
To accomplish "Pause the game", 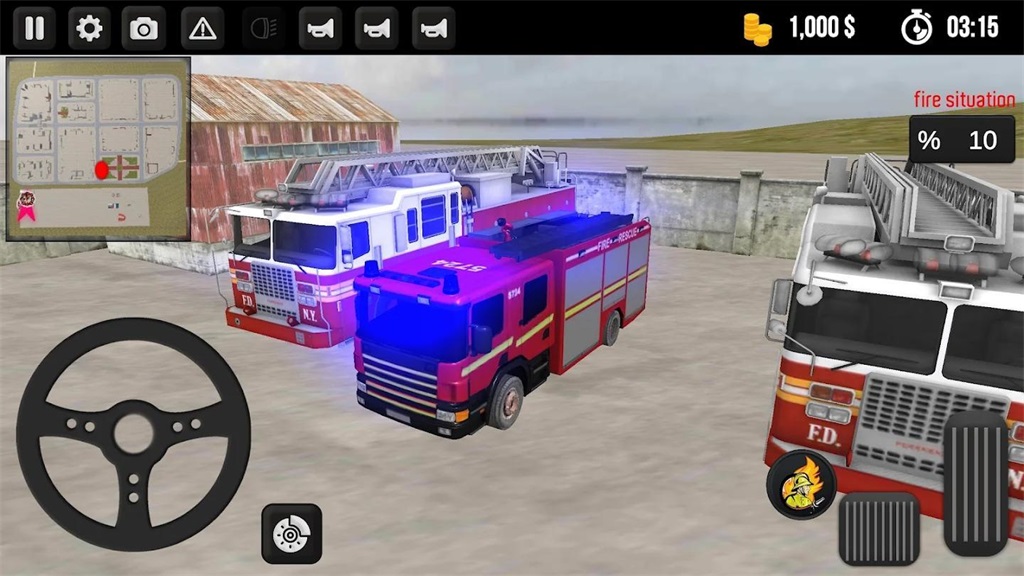I will tap(34, 28).
